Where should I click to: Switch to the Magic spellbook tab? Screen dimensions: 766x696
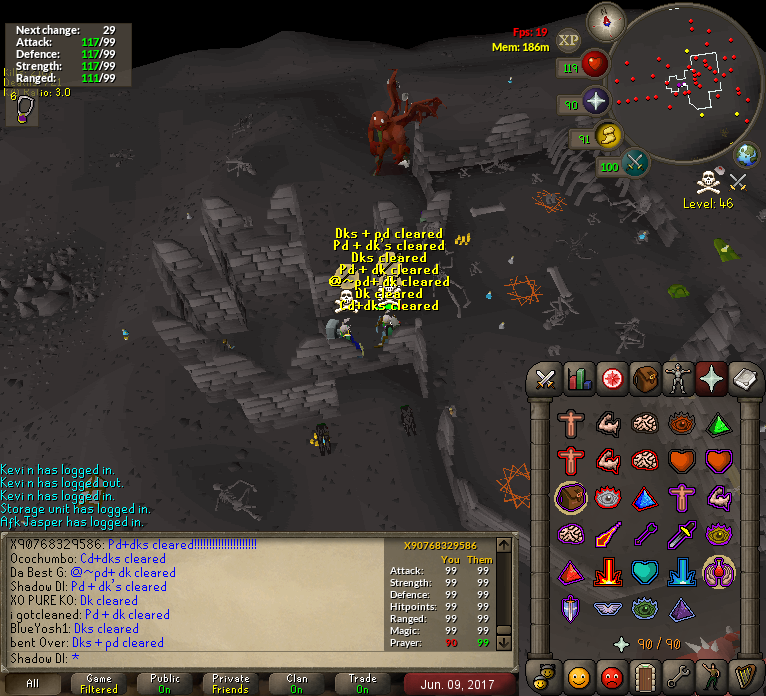coord(744,379)
